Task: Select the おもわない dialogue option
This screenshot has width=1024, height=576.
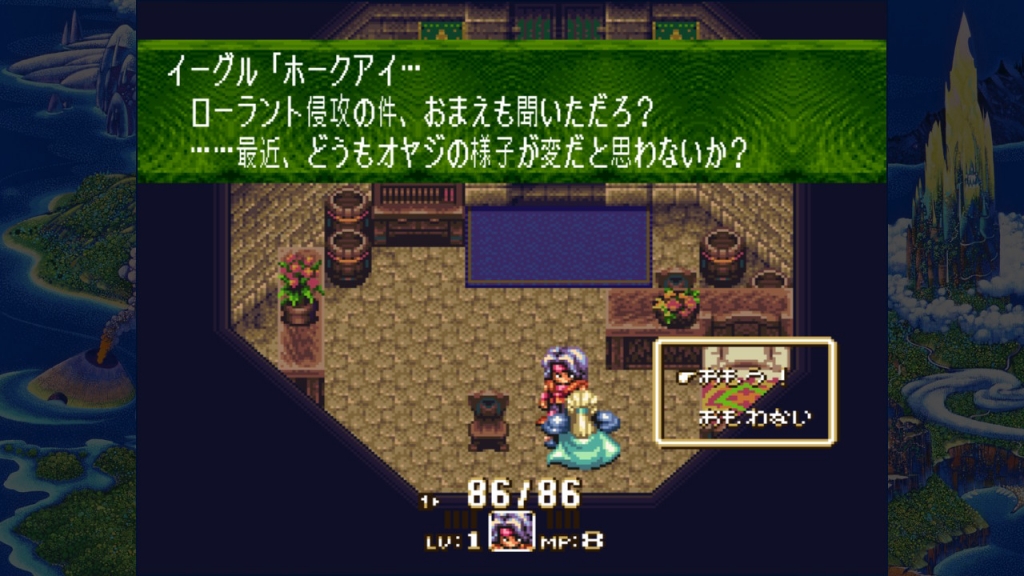Action: 752,415
